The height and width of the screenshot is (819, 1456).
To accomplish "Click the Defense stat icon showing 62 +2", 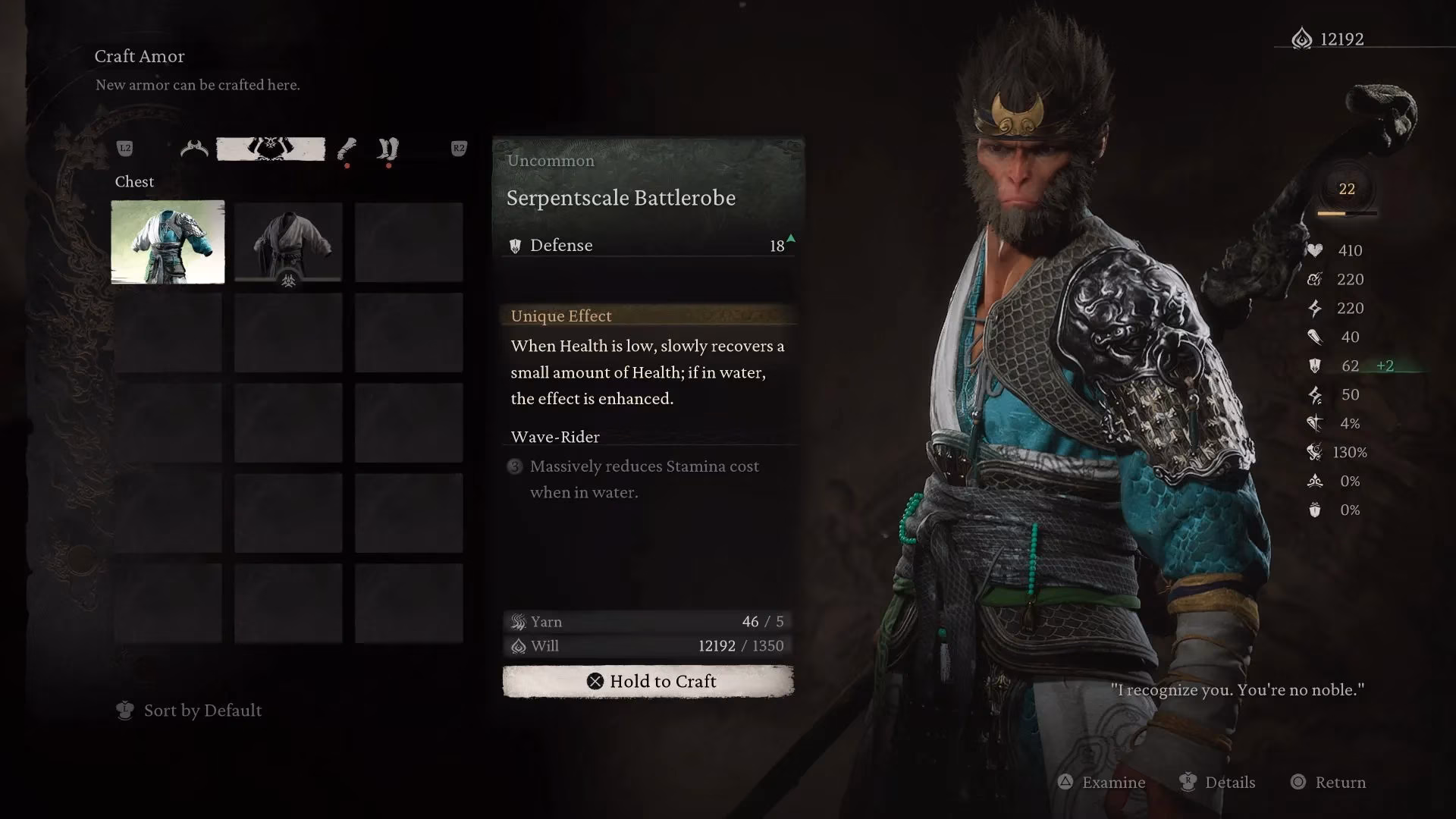I will click(1316, 366).
